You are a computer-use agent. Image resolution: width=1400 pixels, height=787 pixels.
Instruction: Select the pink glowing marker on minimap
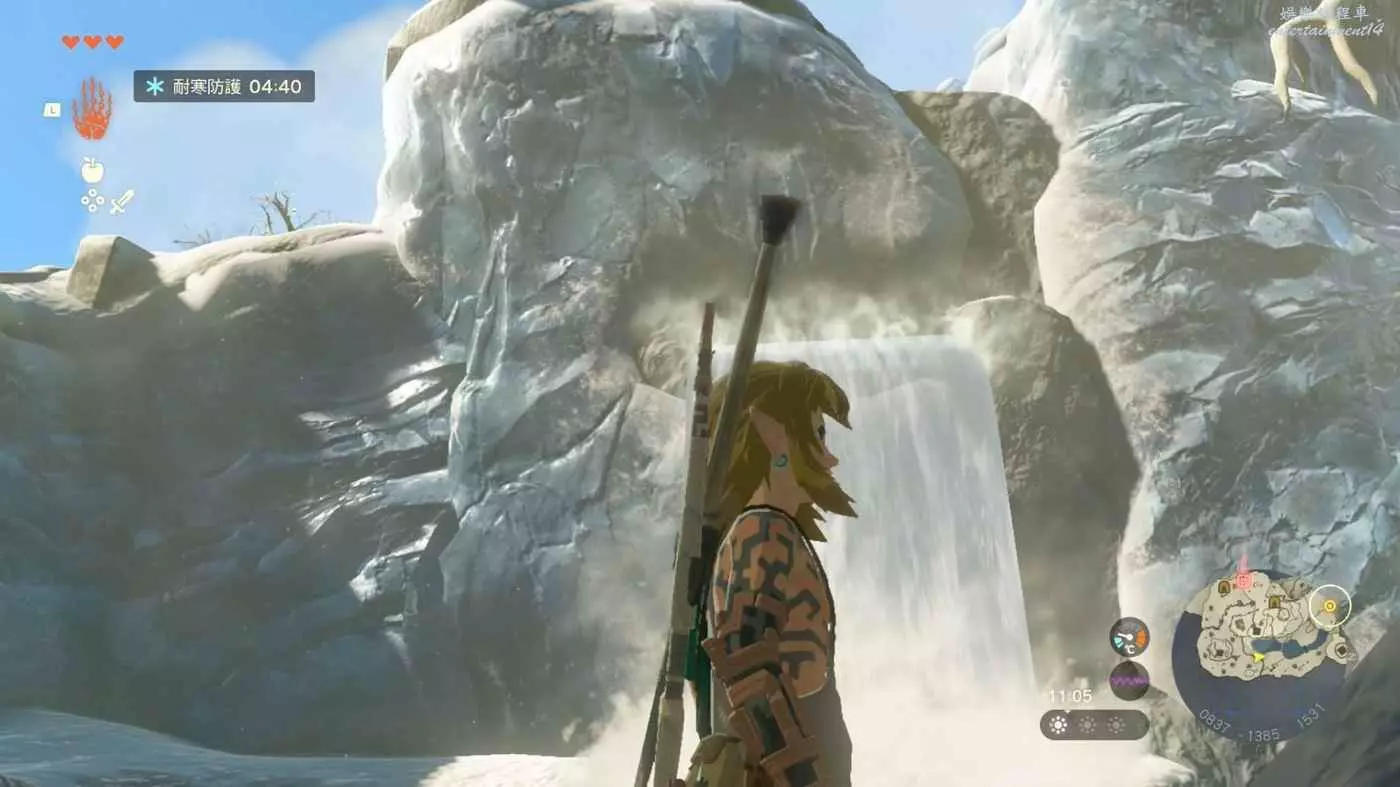pos(1243,578)
